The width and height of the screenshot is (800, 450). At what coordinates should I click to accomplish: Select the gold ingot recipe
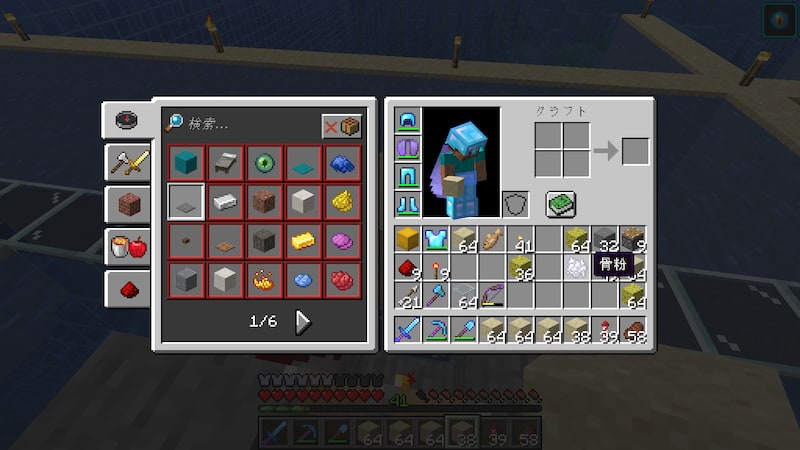303,240
